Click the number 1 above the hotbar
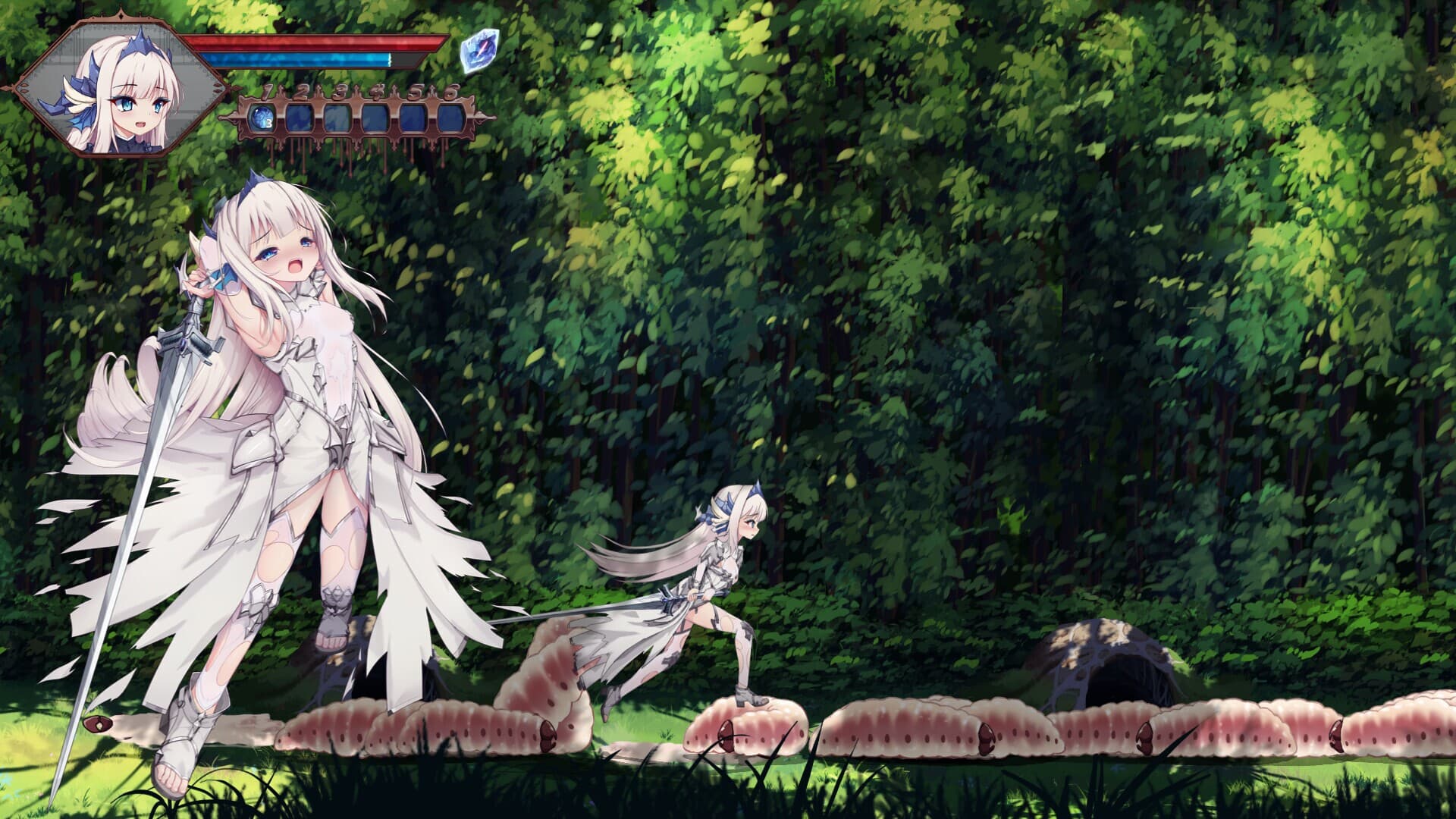The image size is (1456, 819). (x=267, y=93)
